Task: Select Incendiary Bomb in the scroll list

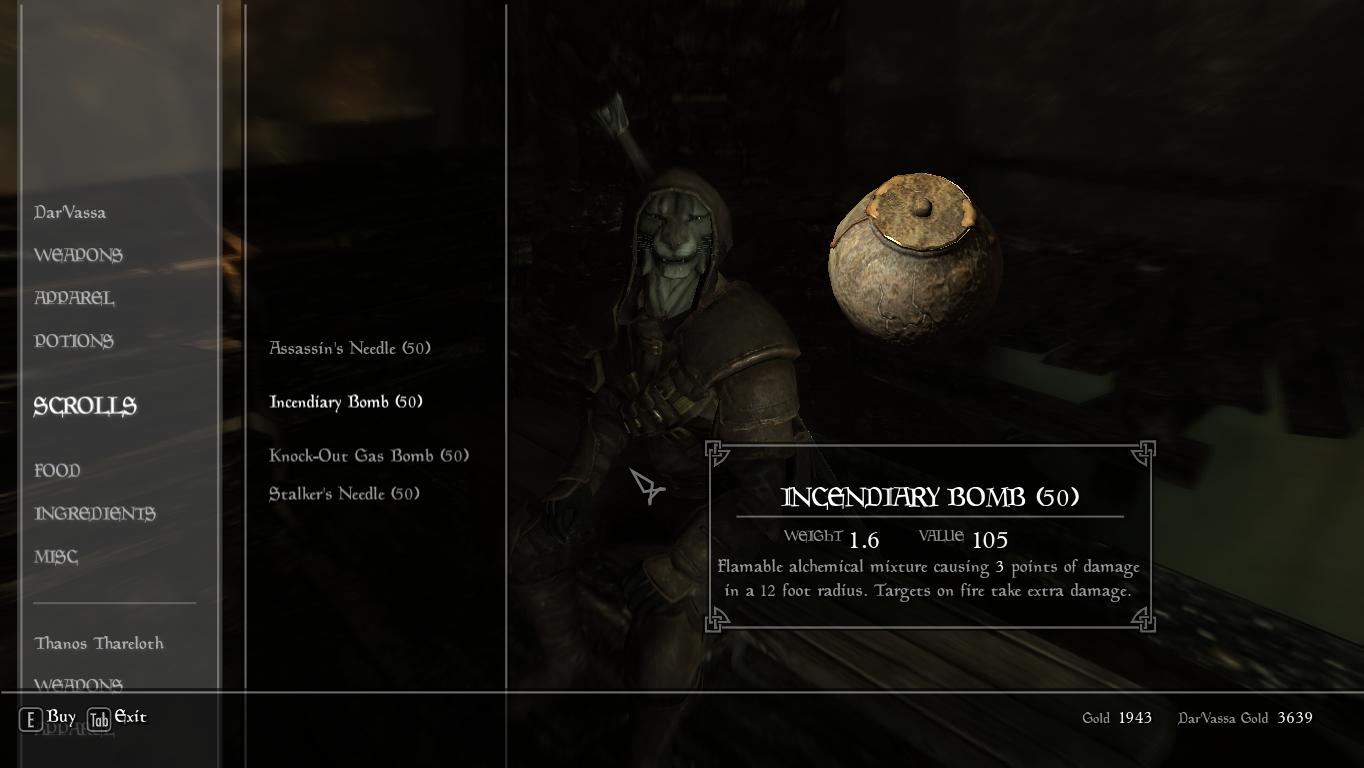Action: [x=344, y=401]
